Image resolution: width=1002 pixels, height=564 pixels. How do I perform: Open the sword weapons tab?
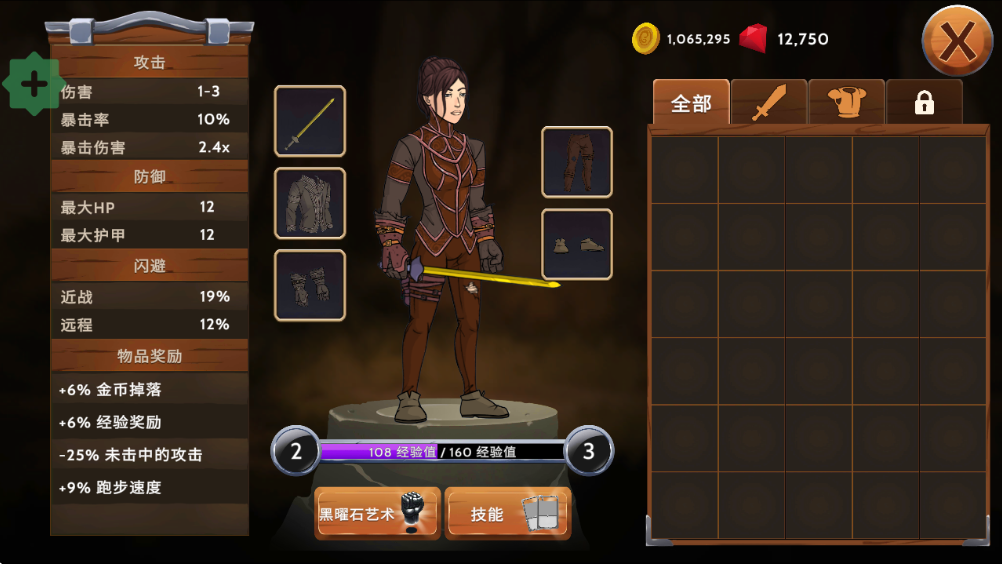point(768,103)
